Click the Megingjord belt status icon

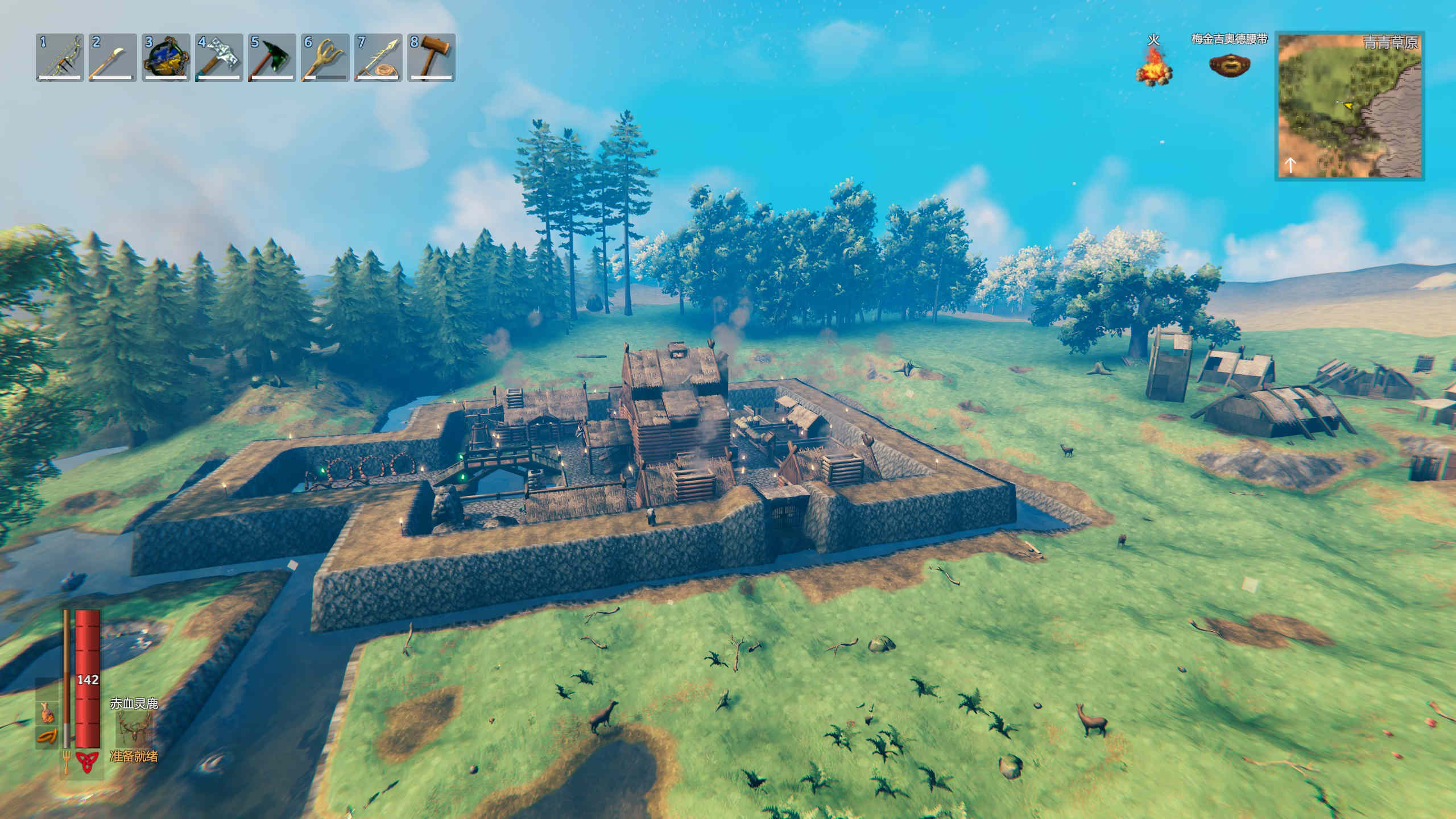(x=1229, y=65)
